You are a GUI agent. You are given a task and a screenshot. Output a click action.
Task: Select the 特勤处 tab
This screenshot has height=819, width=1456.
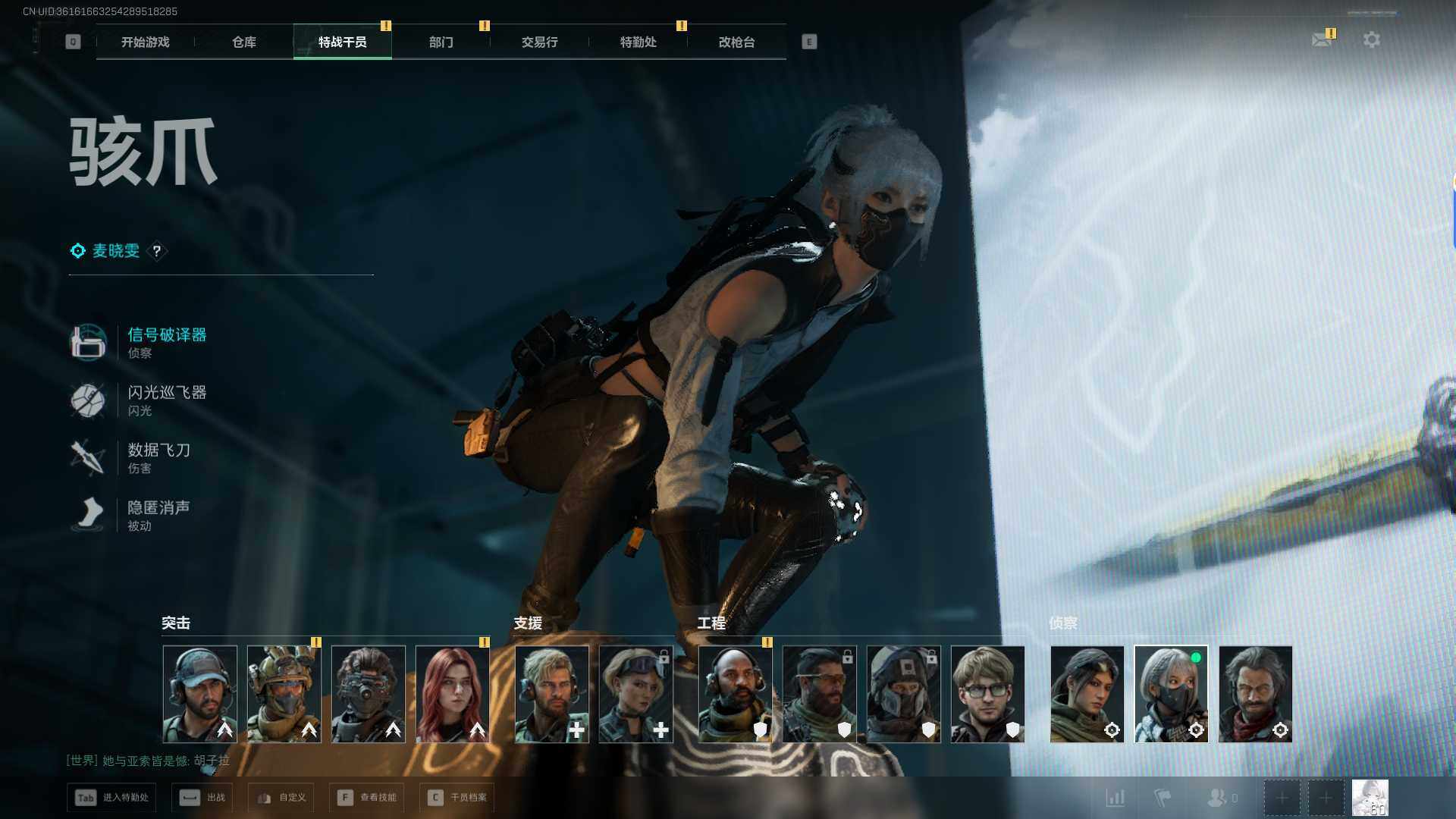click(x=638, y=42)
